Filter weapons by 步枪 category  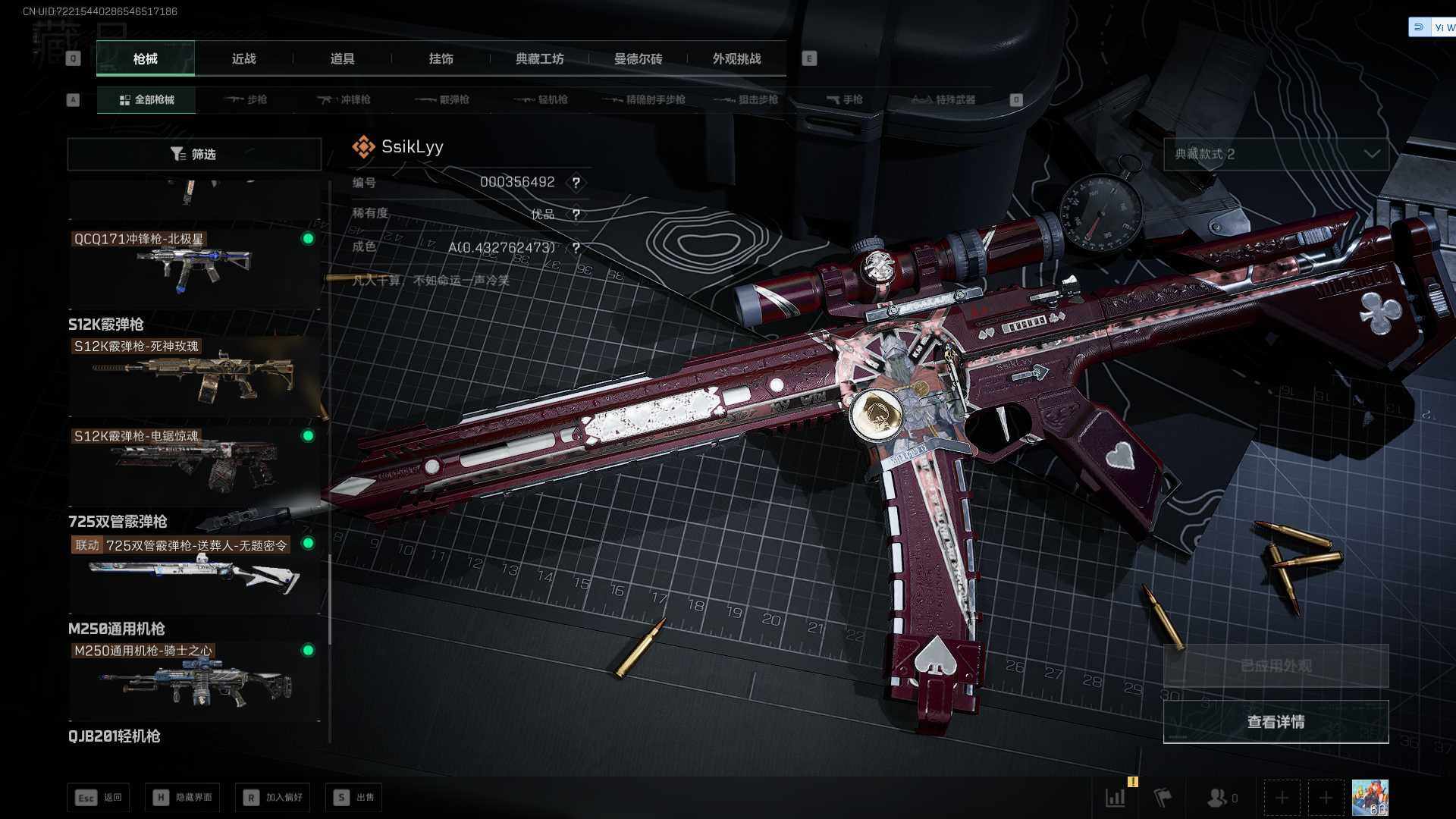[246, 99]
